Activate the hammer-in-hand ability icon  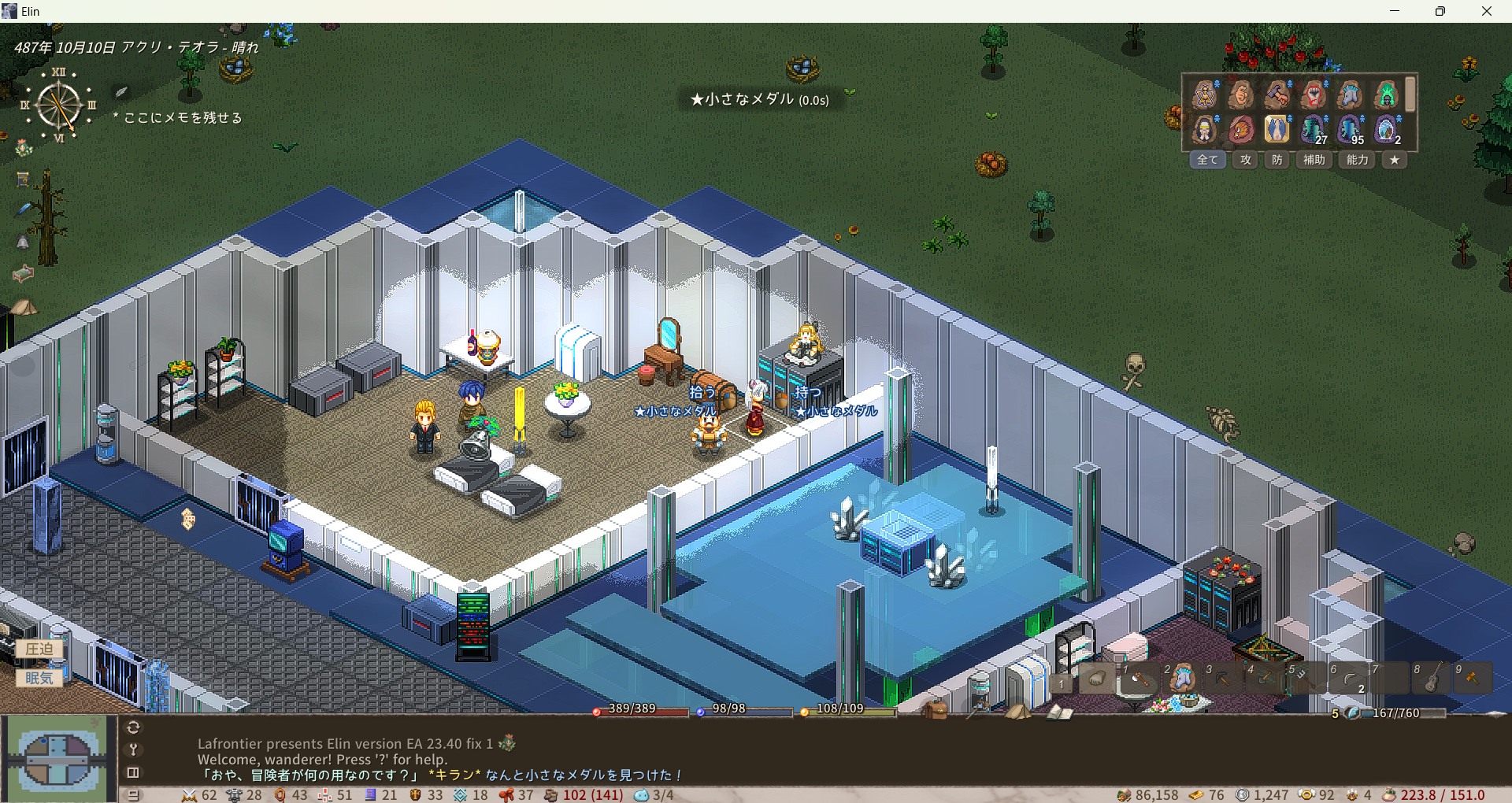1277,95
